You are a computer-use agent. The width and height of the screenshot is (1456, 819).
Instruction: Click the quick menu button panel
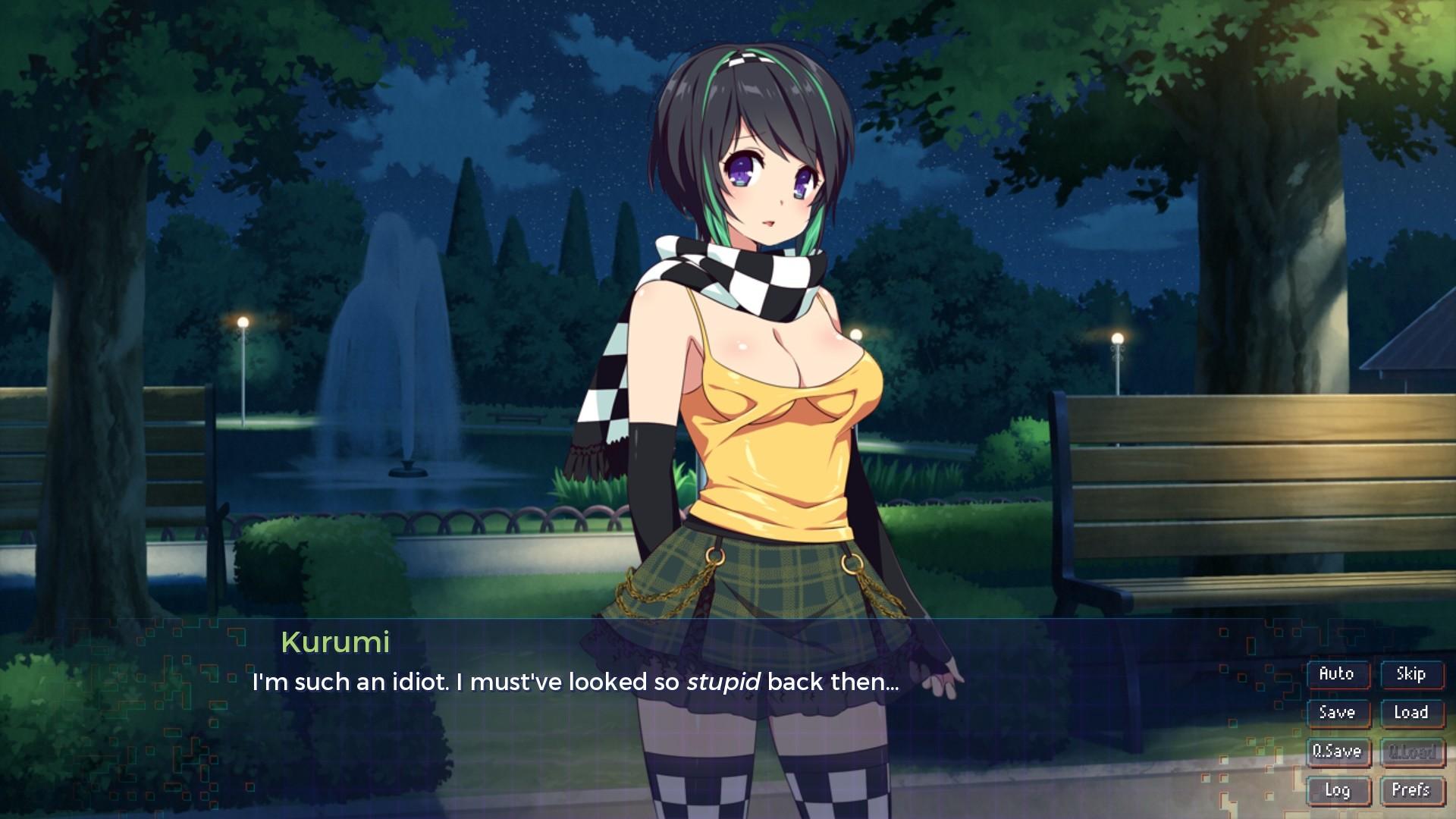point(1375,732)
